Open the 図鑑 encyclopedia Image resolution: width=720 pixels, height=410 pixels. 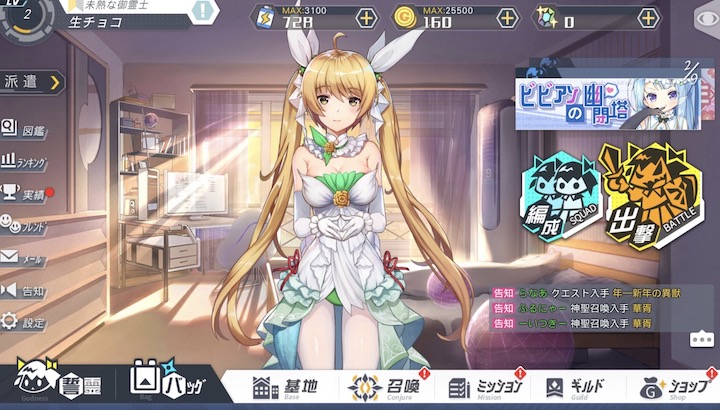(24, 128)
